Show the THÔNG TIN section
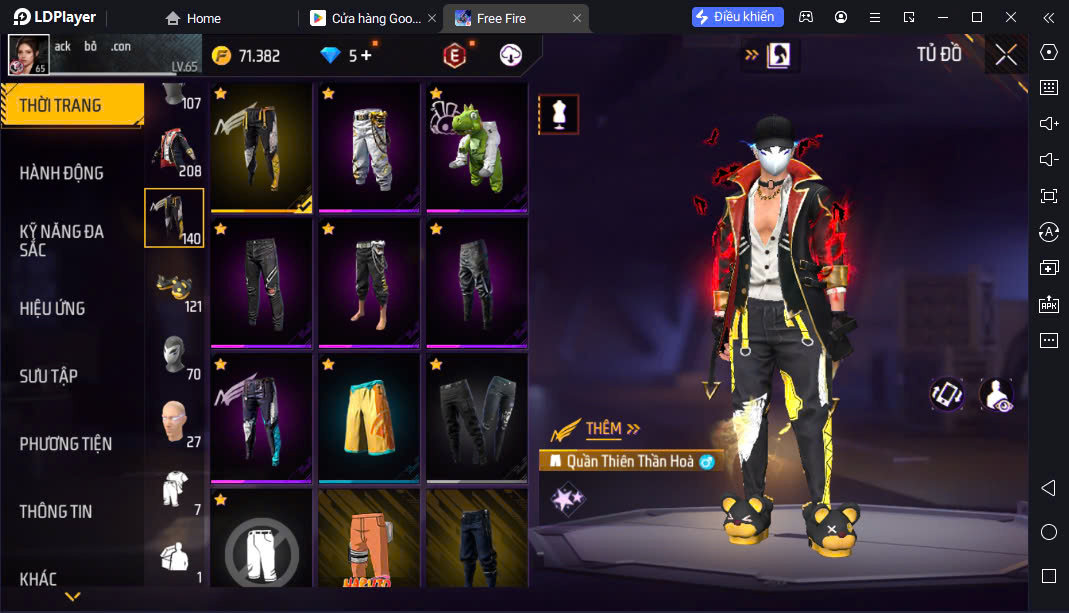 tap(56, 511)
